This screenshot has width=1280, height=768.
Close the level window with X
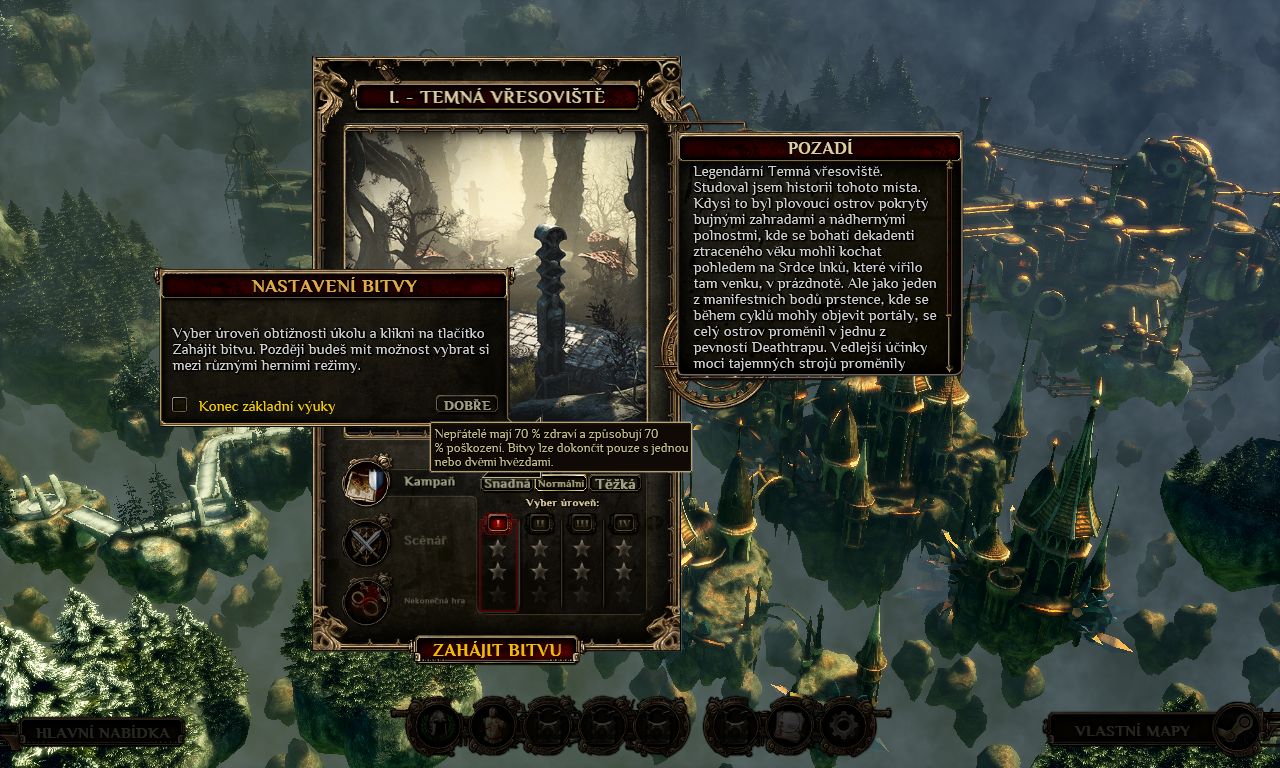(671, 72)
